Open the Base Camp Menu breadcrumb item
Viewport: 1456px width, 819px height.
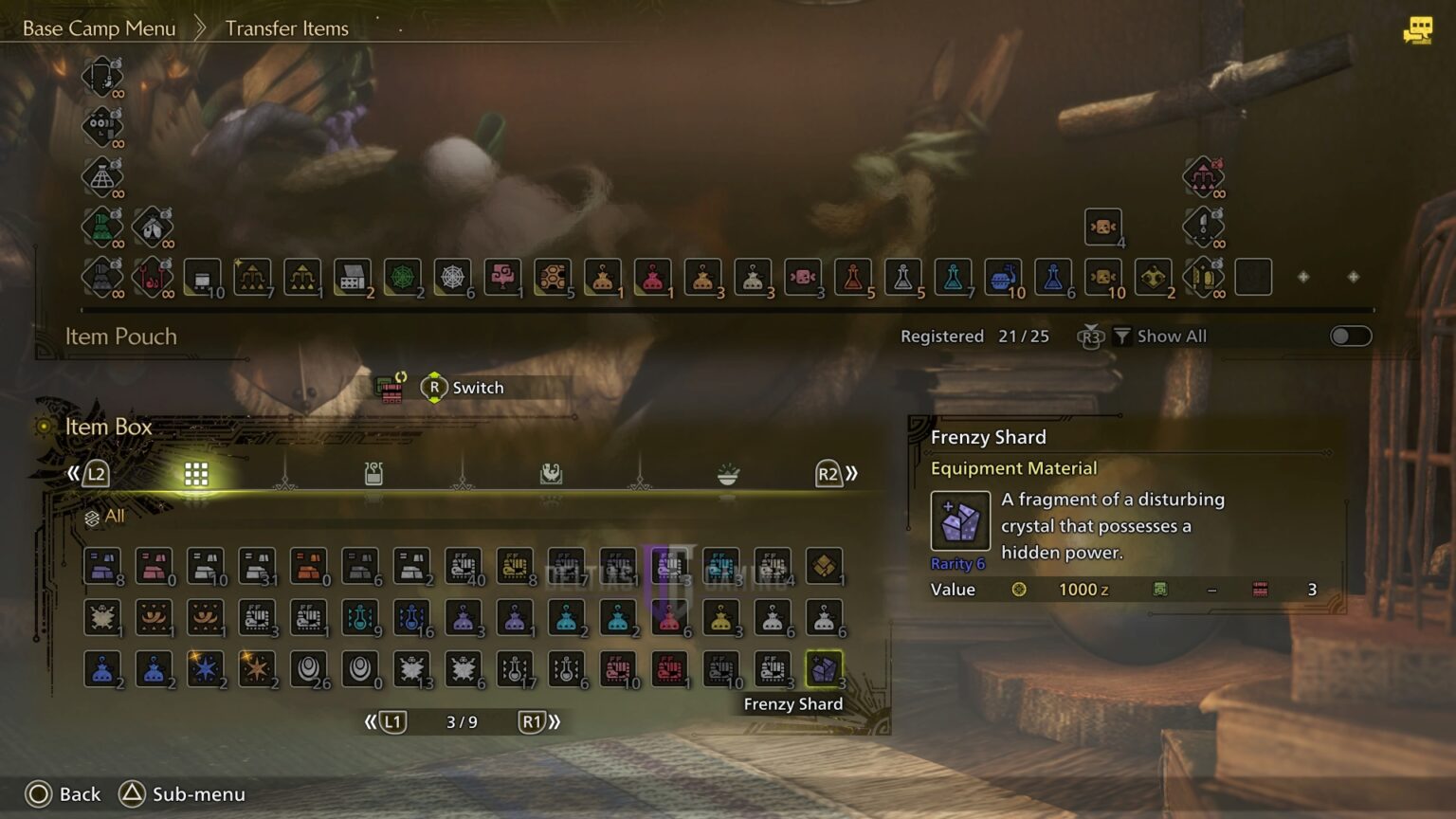click(x=100, y=27)
